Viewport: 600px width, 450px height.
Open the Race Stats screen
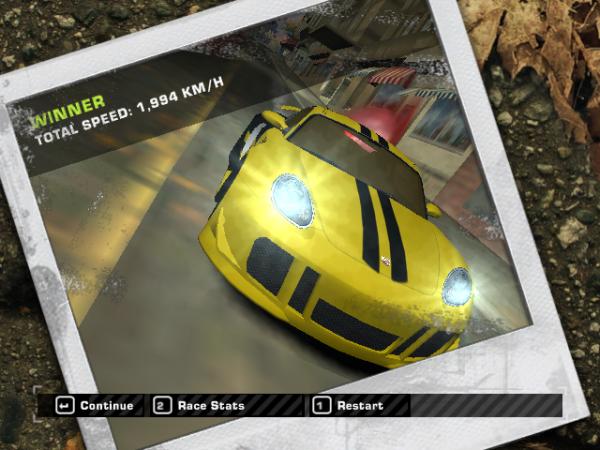(200, 406)
